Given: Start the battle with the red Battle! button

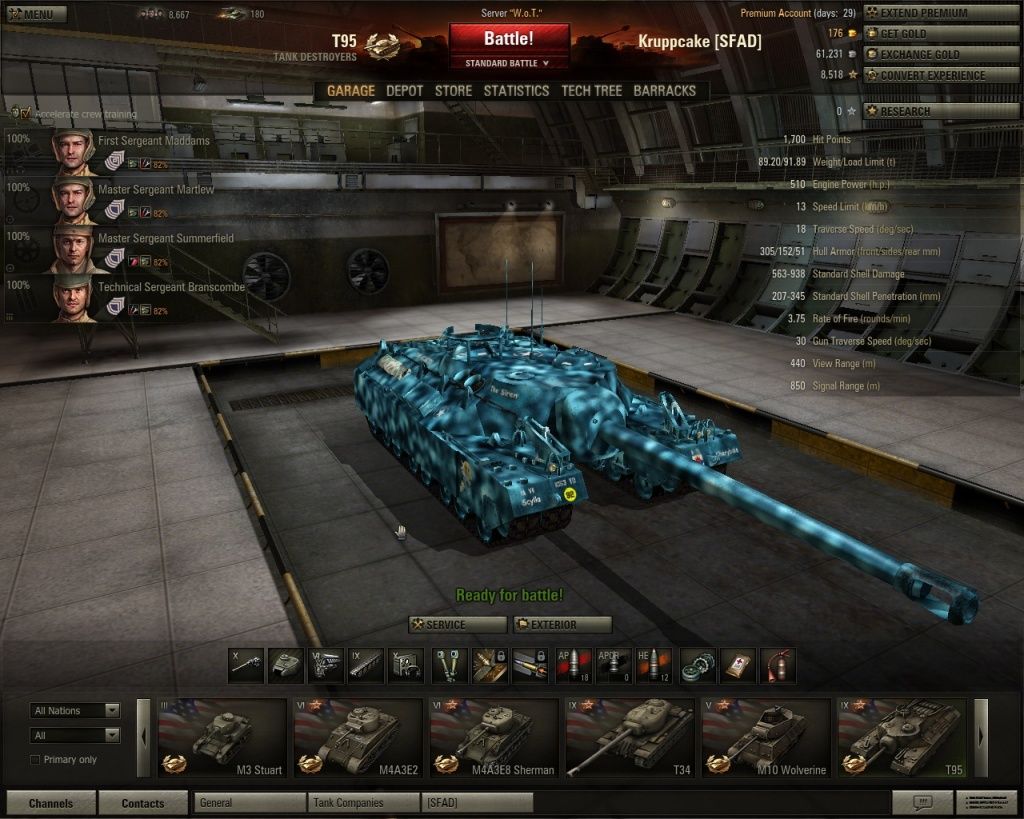Looking at the screenshot, I should click(509, 40).
